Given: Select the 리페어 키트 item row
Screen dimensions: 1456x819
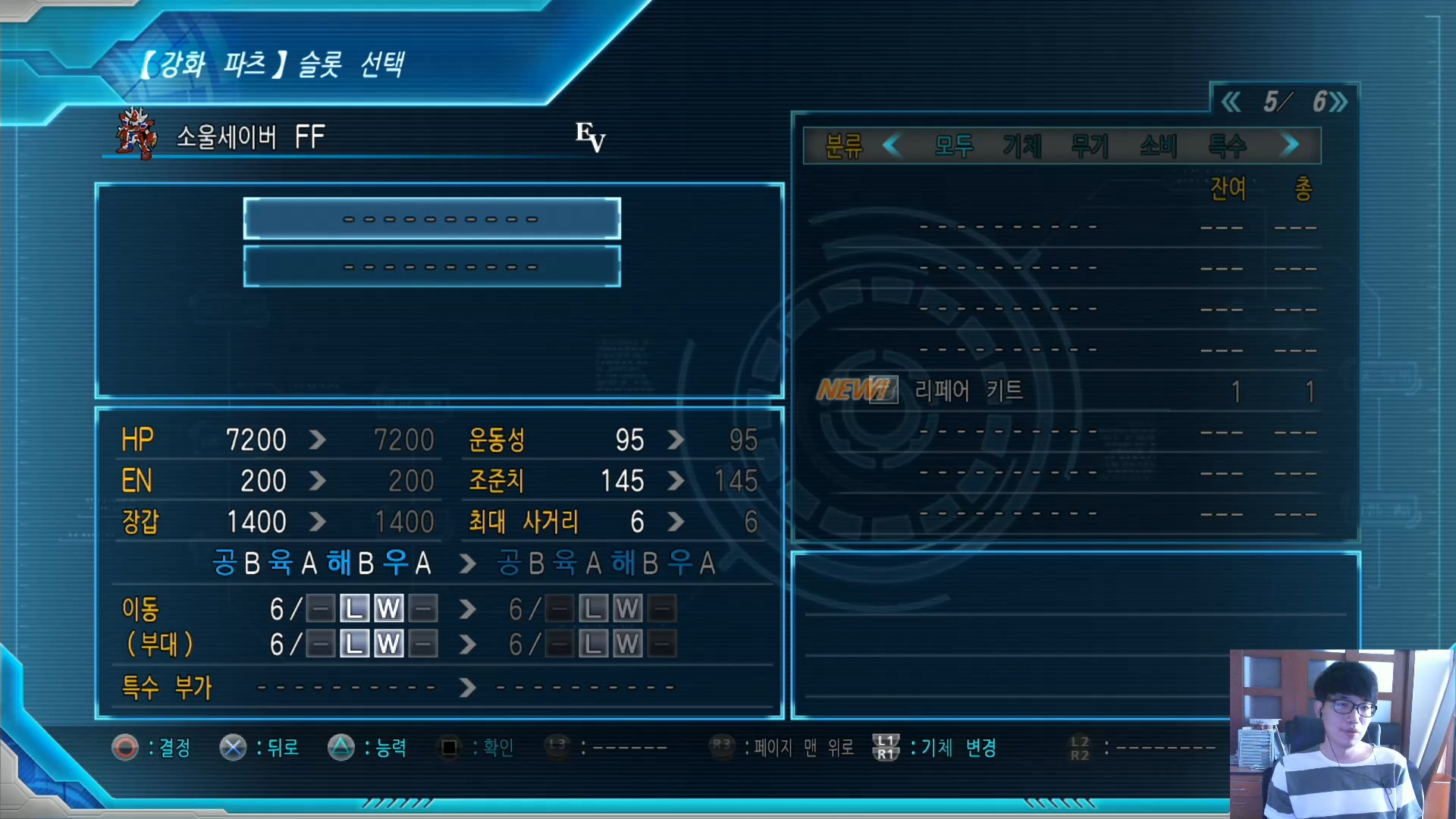Looking at the screenshot, I should click(1062, 391).
